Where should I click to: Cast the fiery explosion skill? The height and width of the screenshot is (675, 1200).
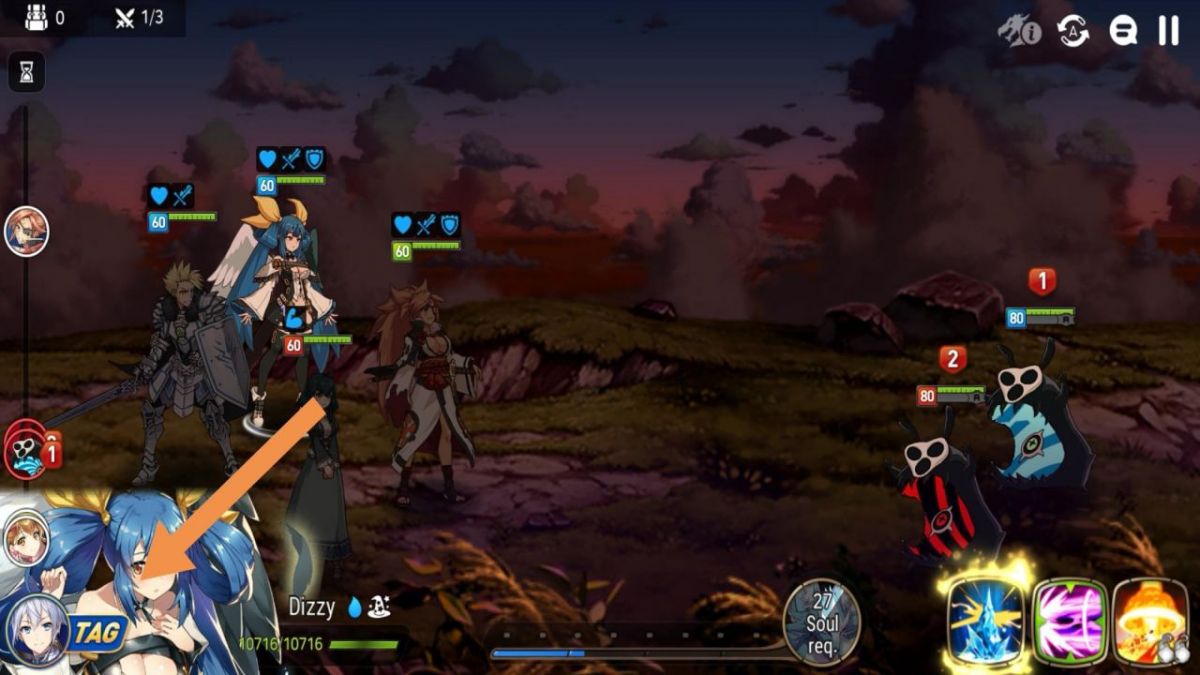tap(1150, 621)
